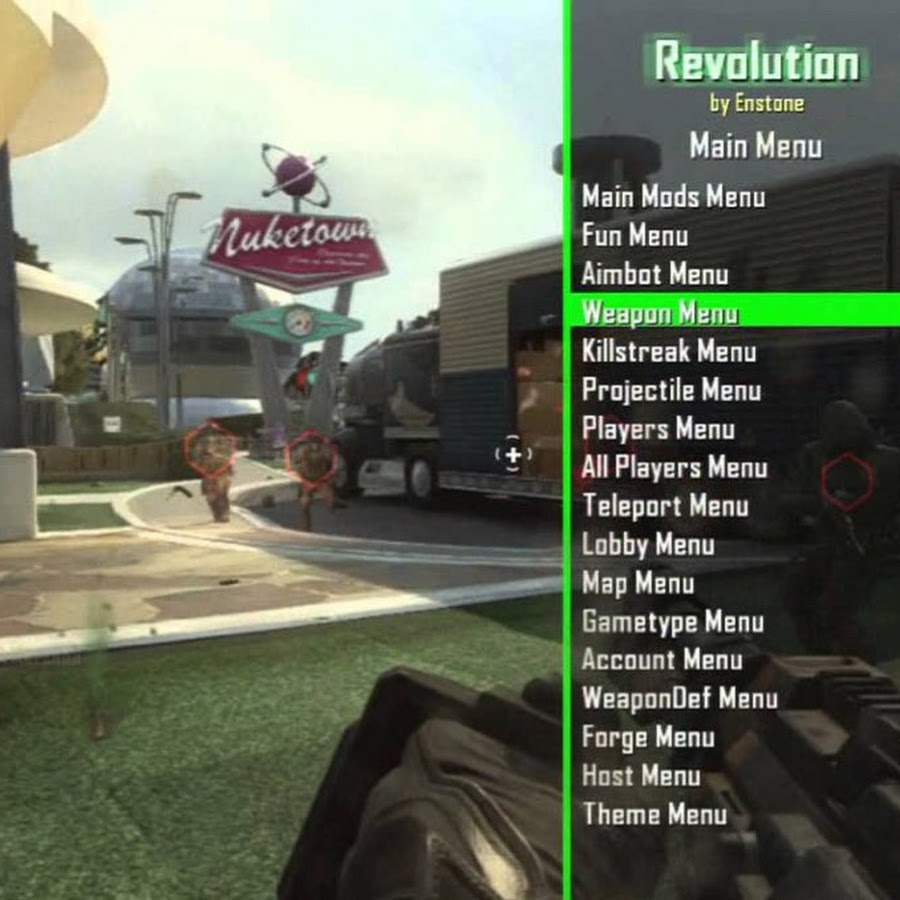The width and height of the screenshot is (900, 900).
Task: Open the Theme Menu
Action: (654, 814)
